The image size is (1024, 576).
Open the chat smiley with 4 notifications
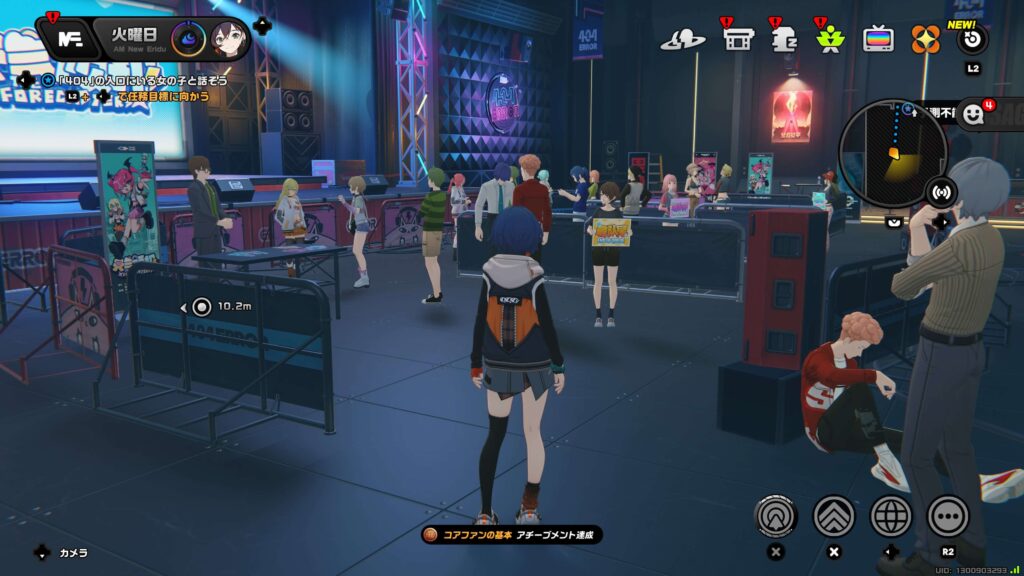pyautogui.click(x=974, y=115)
